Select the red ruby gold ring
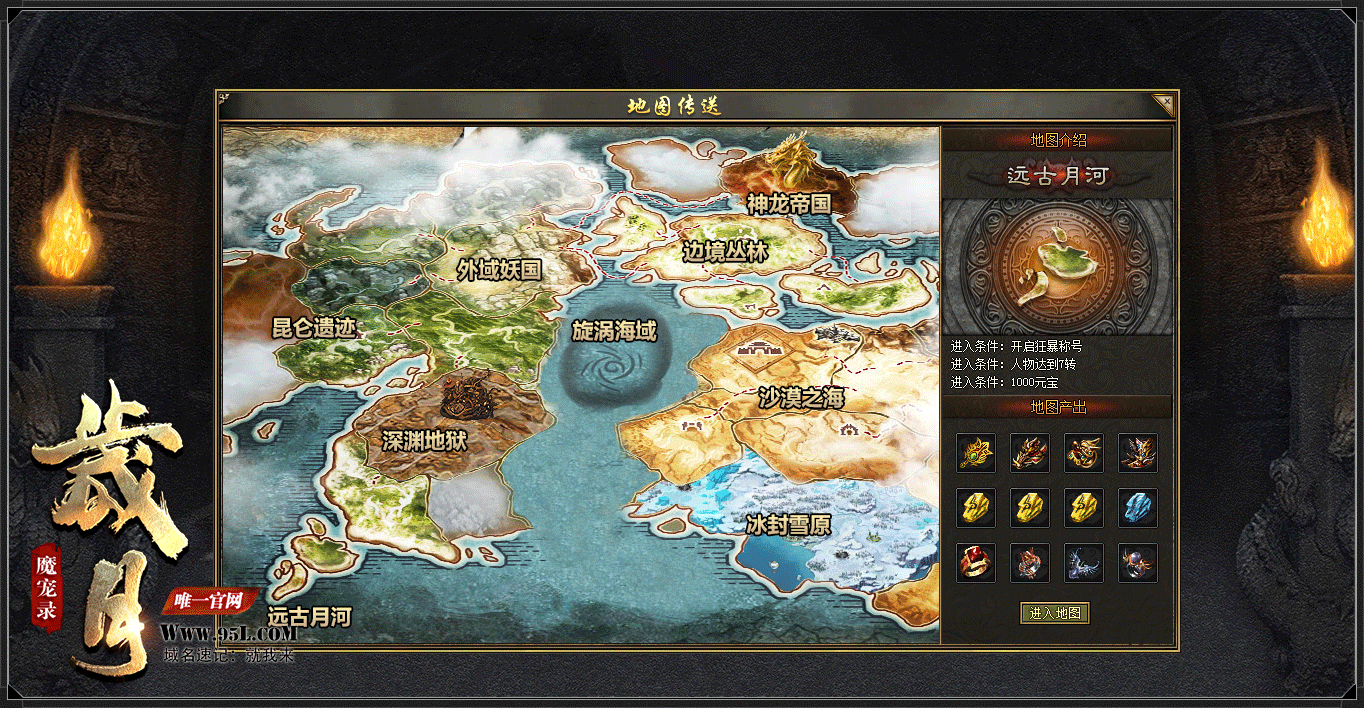 coord(975,563)
